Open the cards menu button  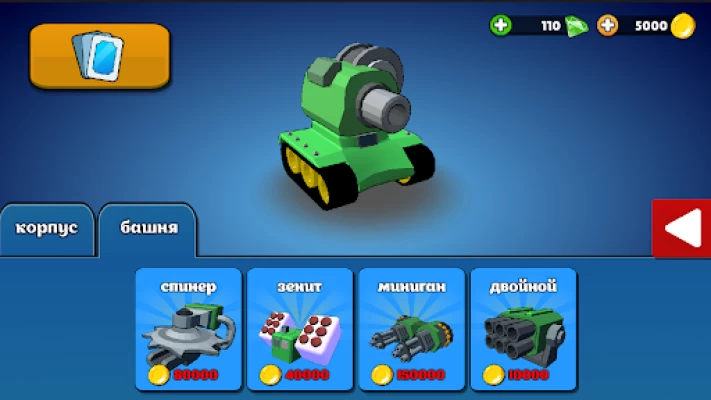pos(100,55)
